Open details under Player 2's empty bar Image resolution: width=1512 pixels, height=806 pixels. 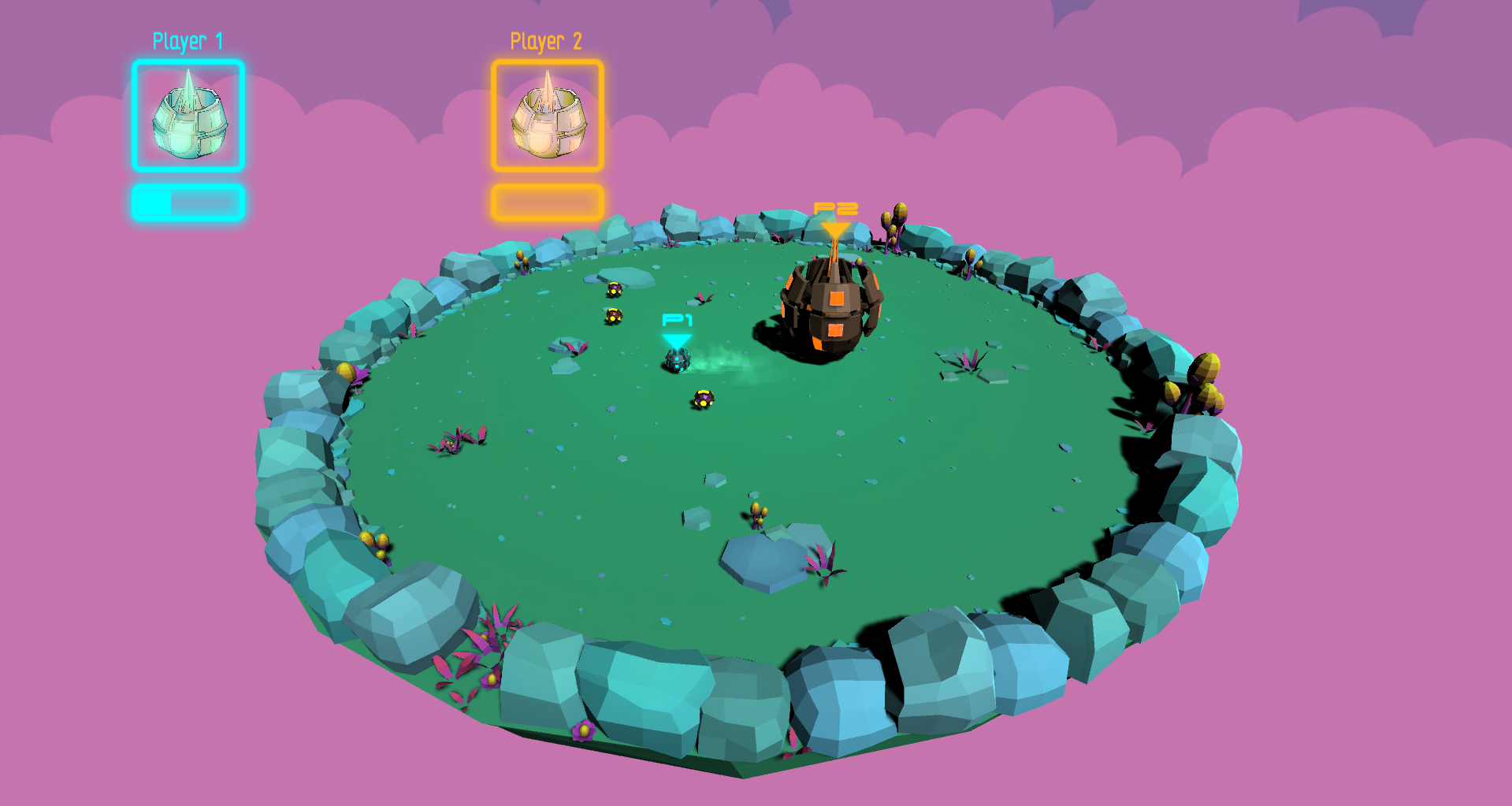[x=547, y=201]
